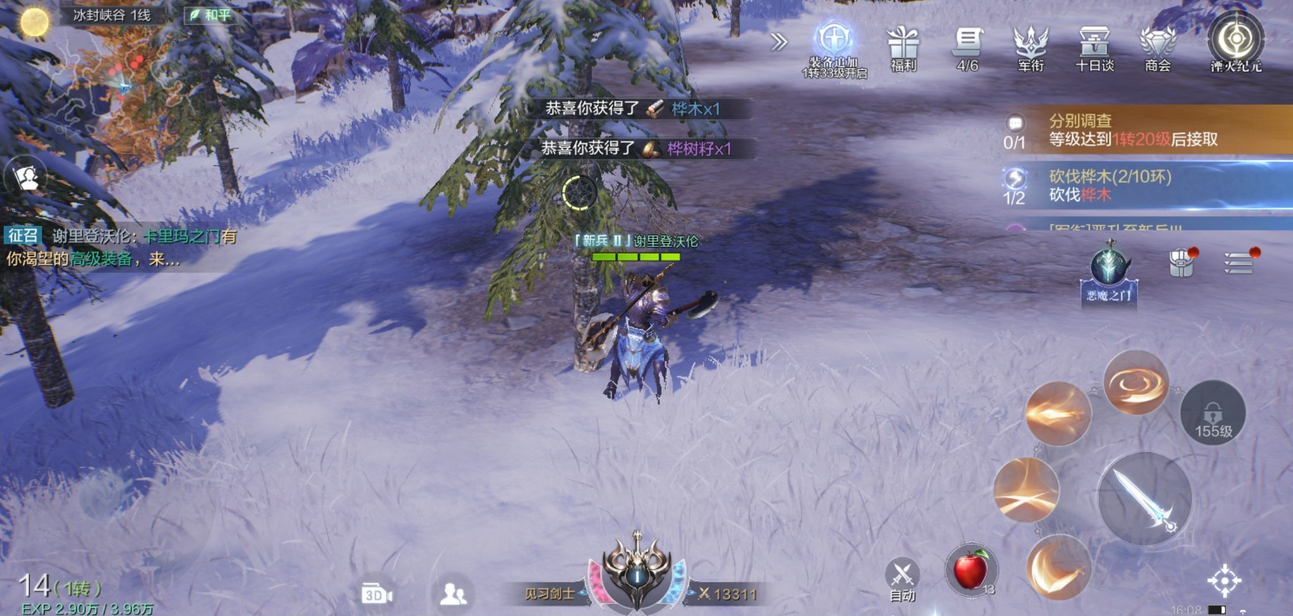Toggle 自动 auto-combat
The height and width of the screenshot is (616, 1293).
click(x=902, y=578)
